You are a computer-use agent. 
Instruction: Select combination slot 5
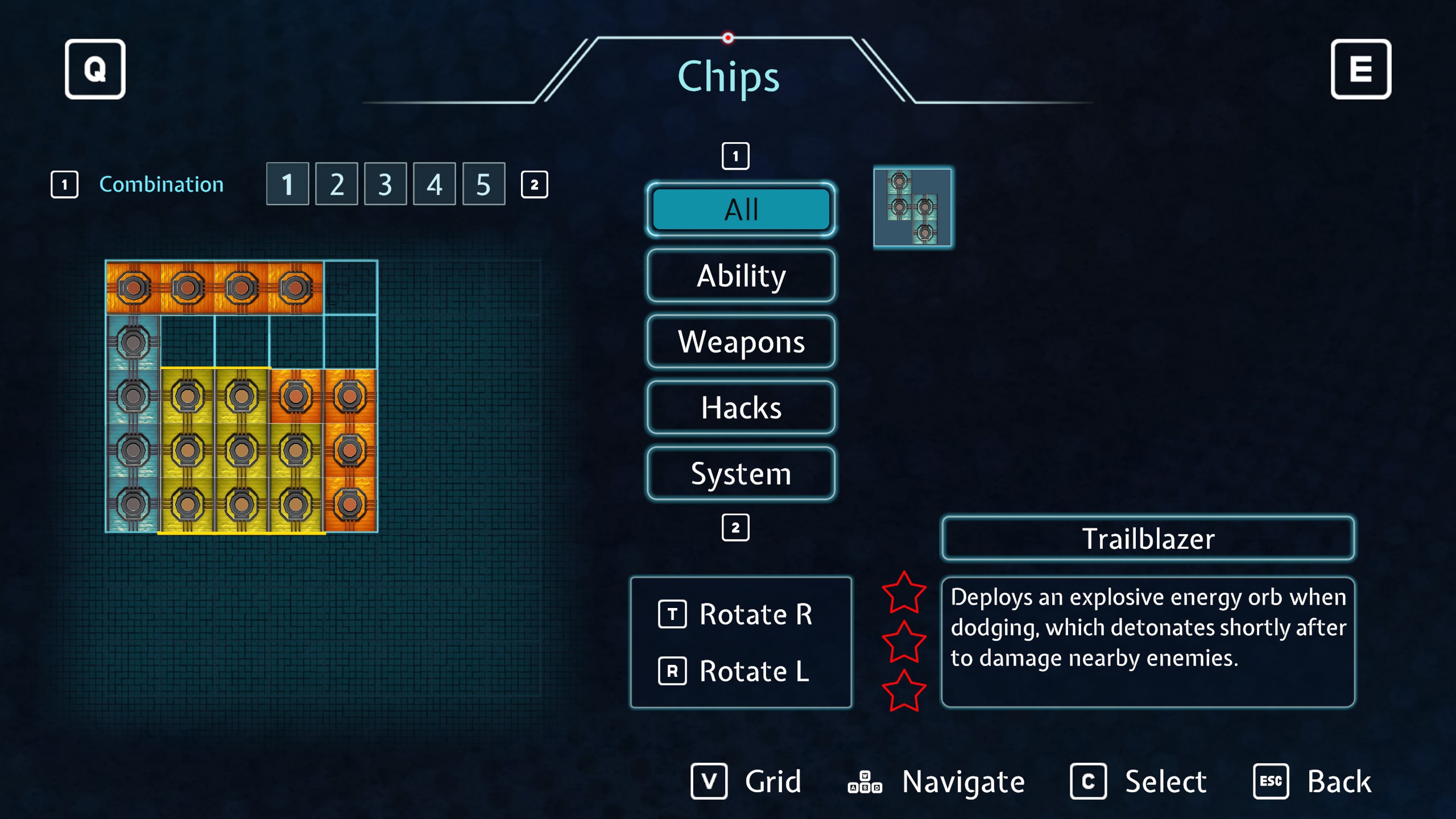point(483,184)
